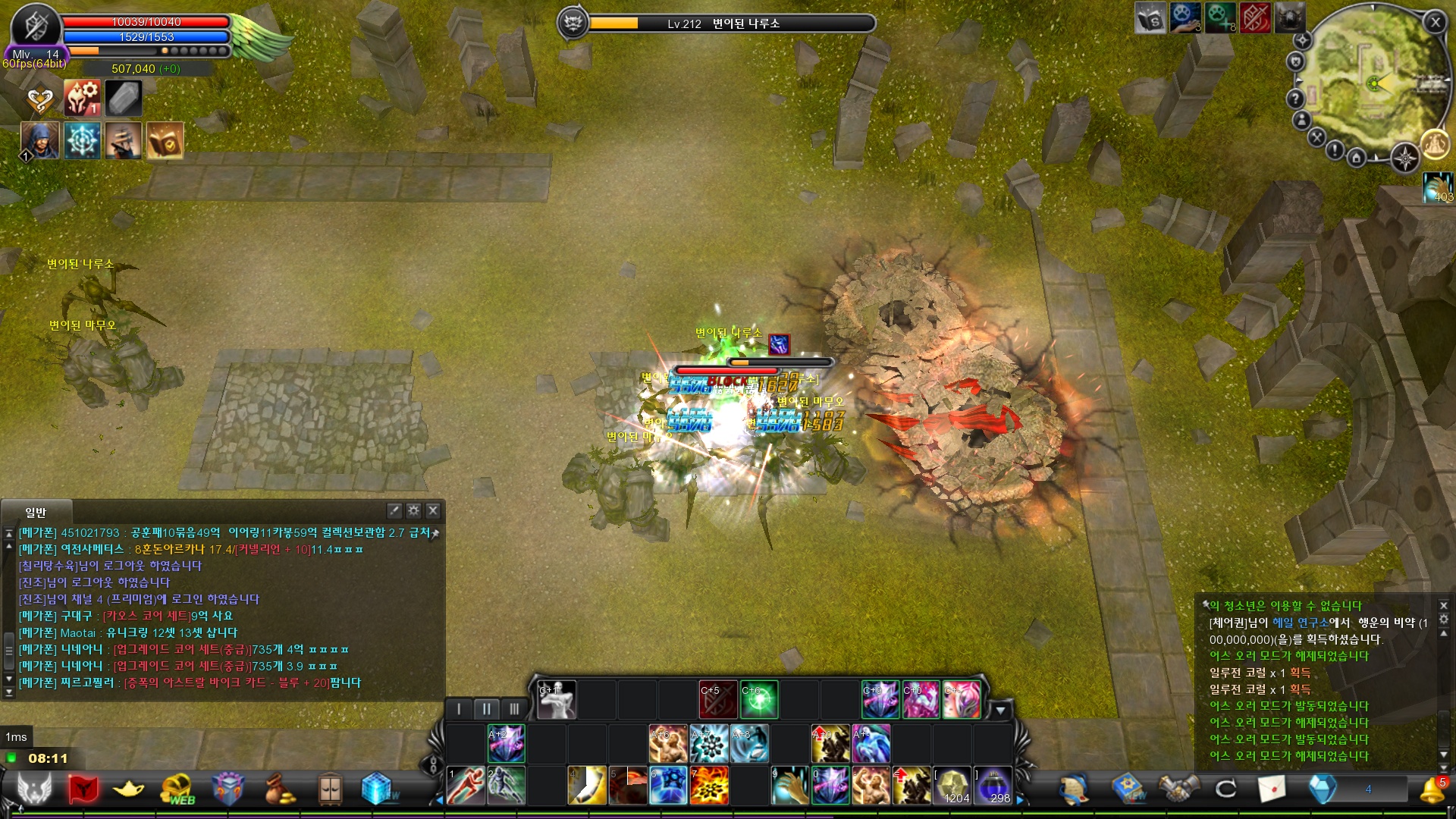Click the gauntlet handshake icon near the mail icon
This screenshot has height=819, width=1456.
pos(1178,786)
